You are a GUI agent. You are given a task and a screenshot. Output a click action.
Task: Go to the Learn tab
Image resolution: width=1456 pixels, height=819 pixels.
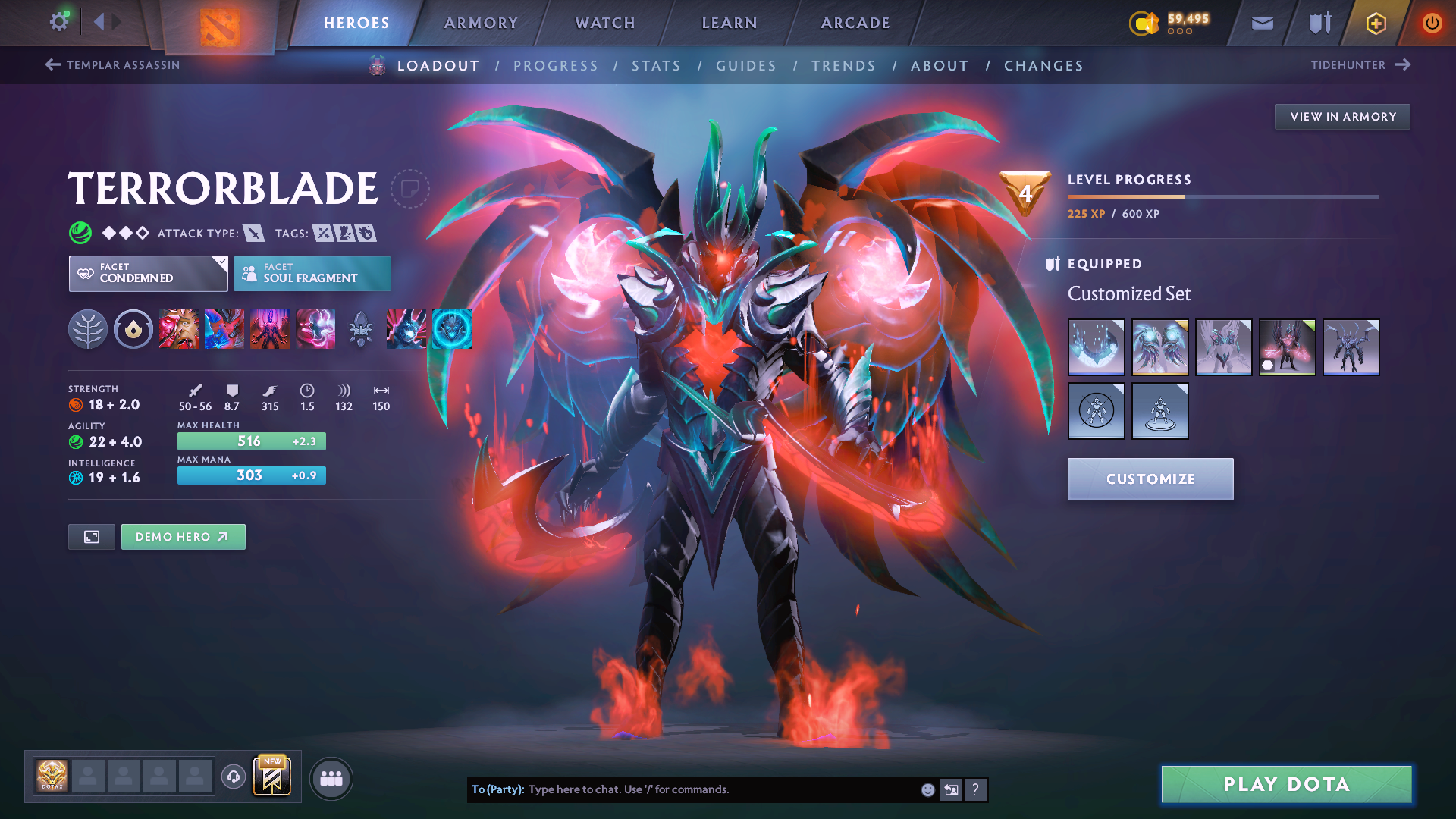[x=730, y=23]
